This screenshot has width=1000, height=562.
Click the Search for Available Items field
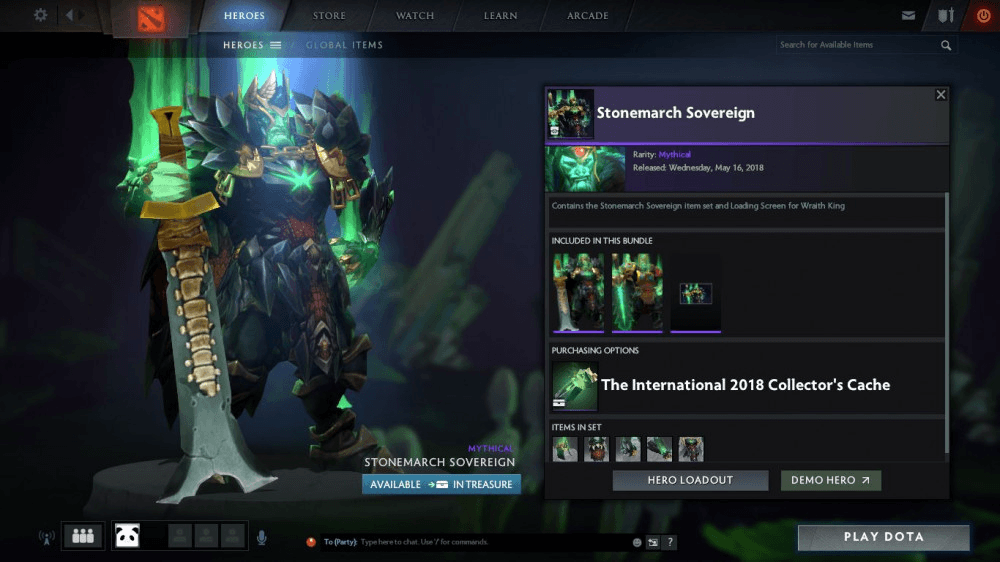tap(858, 45)
